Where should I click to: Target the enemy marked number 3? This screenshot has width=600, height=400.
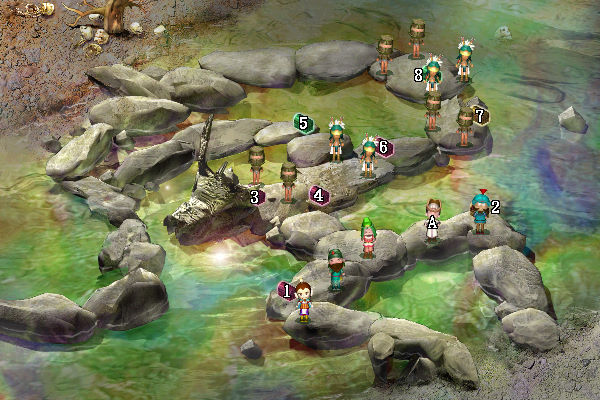tap(257, 166)
